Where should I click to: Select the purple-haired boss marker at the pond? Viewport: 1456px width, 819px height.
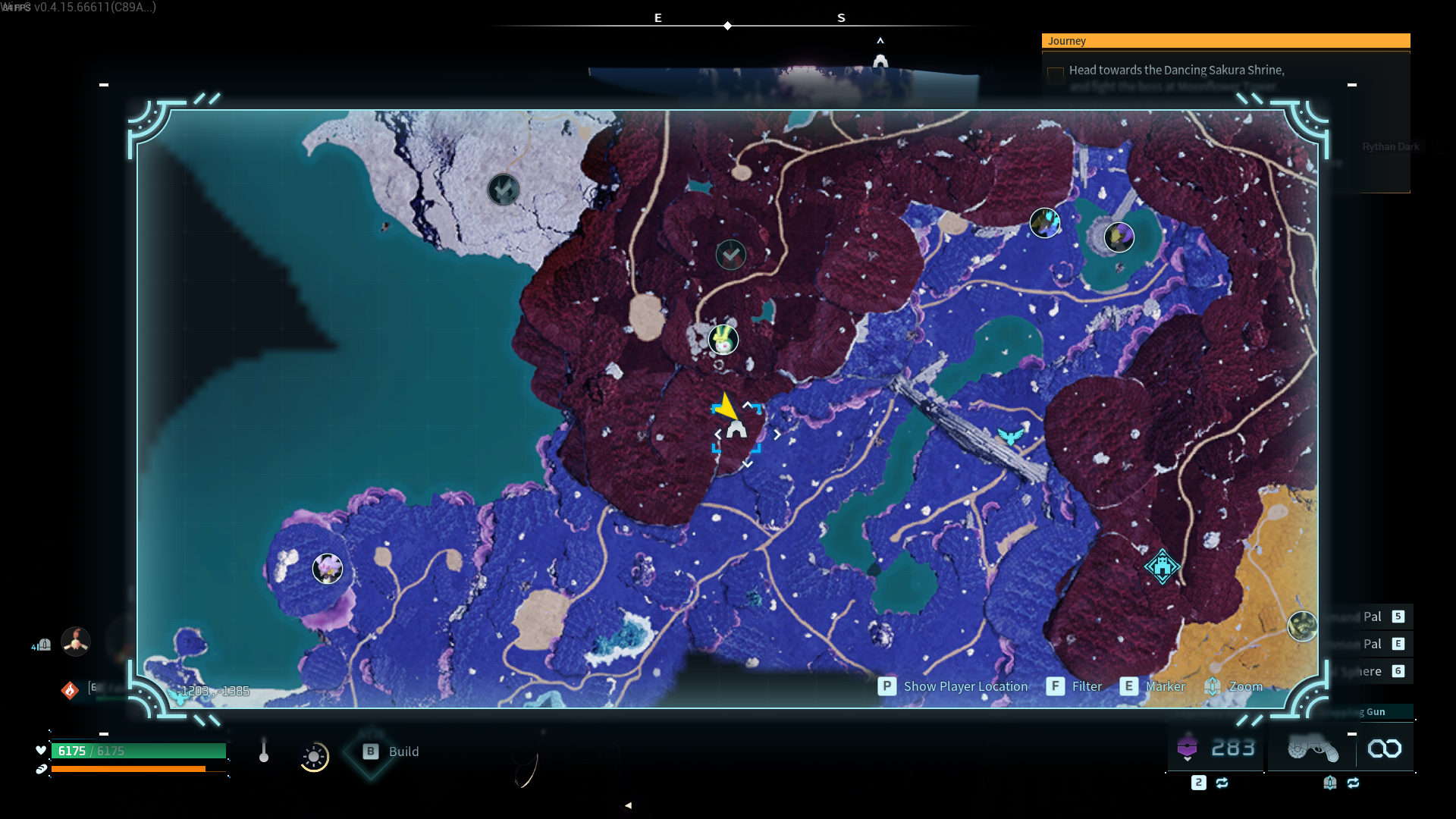click(1119, 237)
